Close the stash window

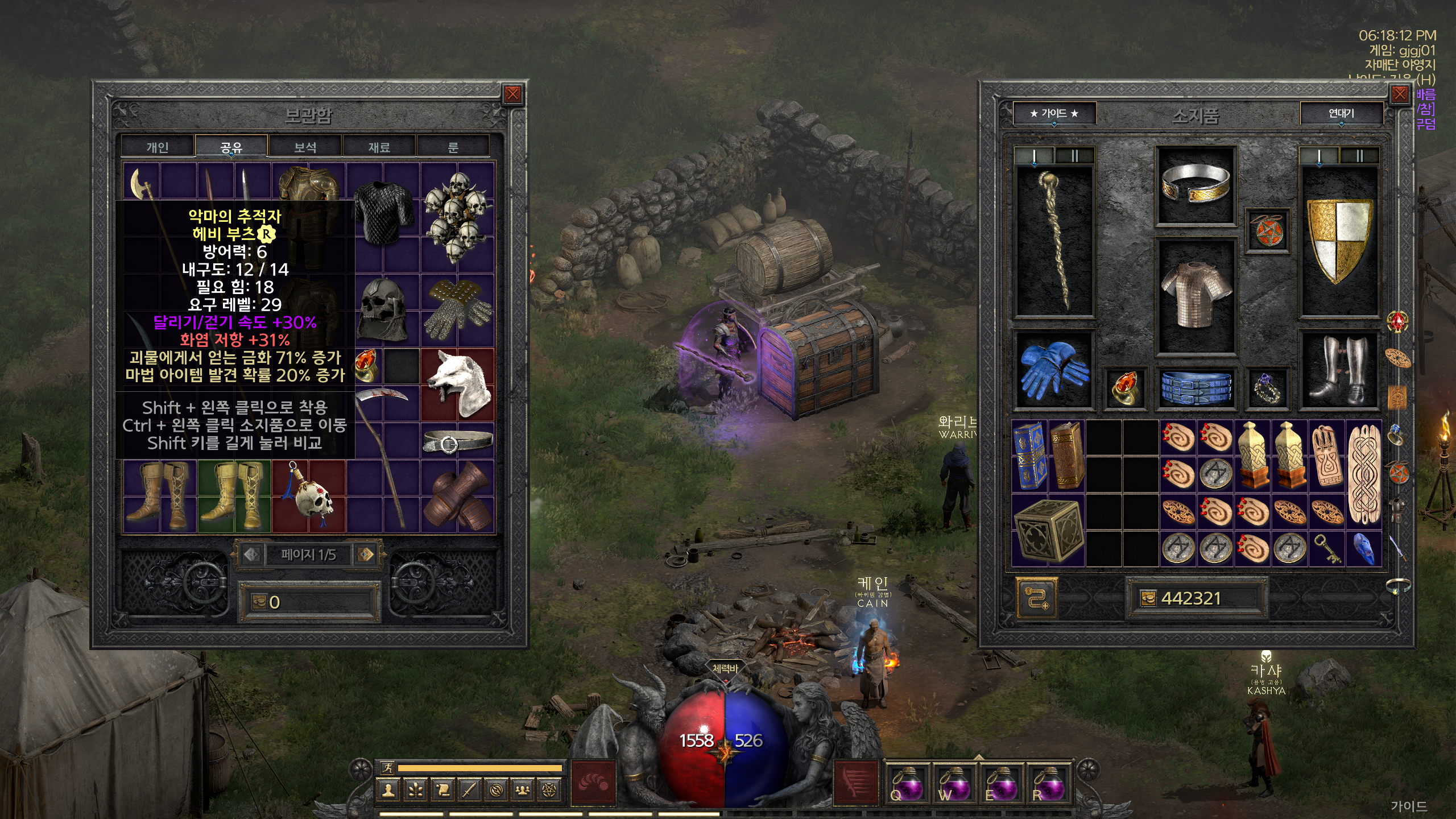click(x=512, y=94)
